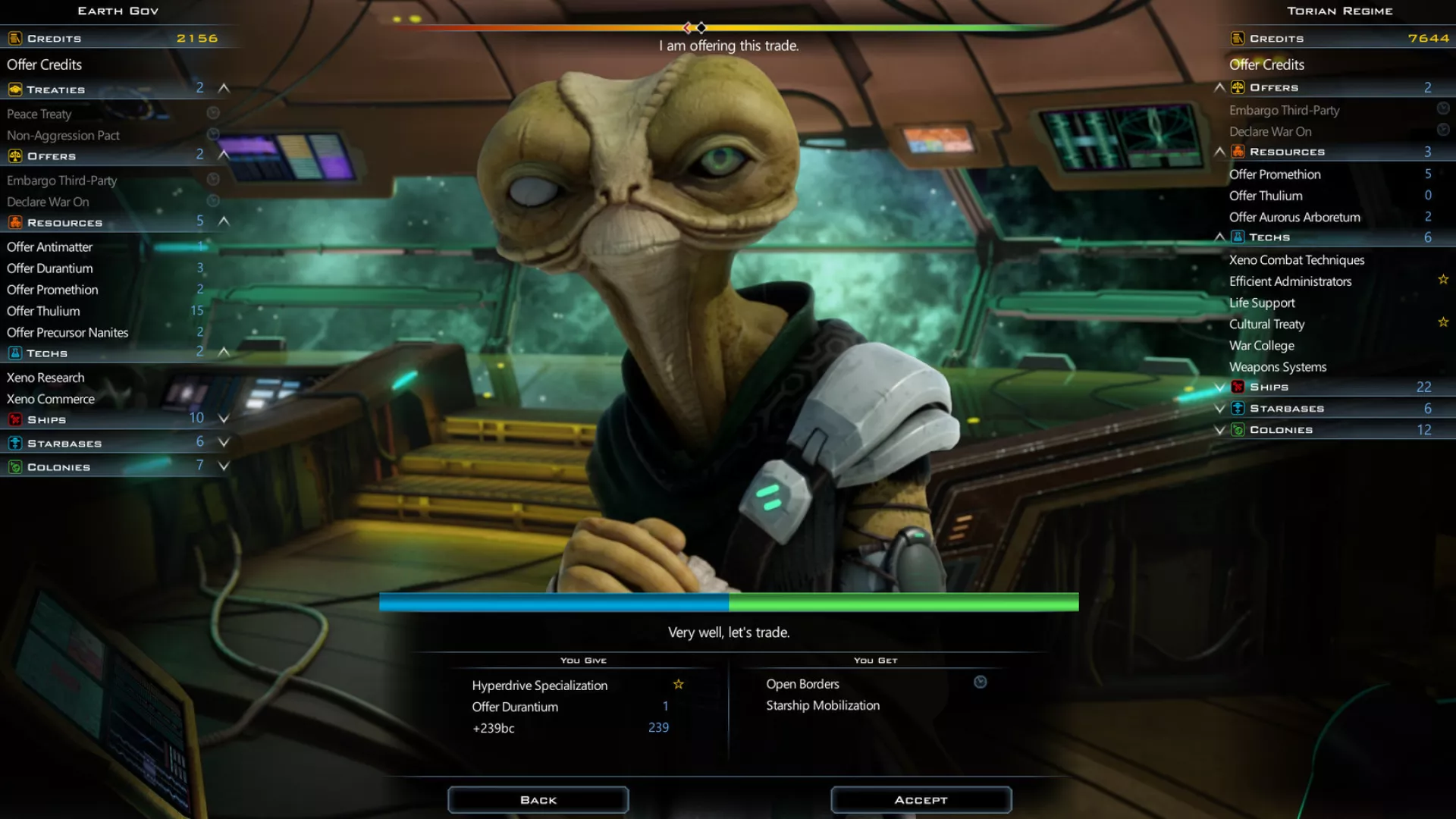The image size is (1456, 819).
Task: Select the Xeno Research tech
Action: pos(45,378)
